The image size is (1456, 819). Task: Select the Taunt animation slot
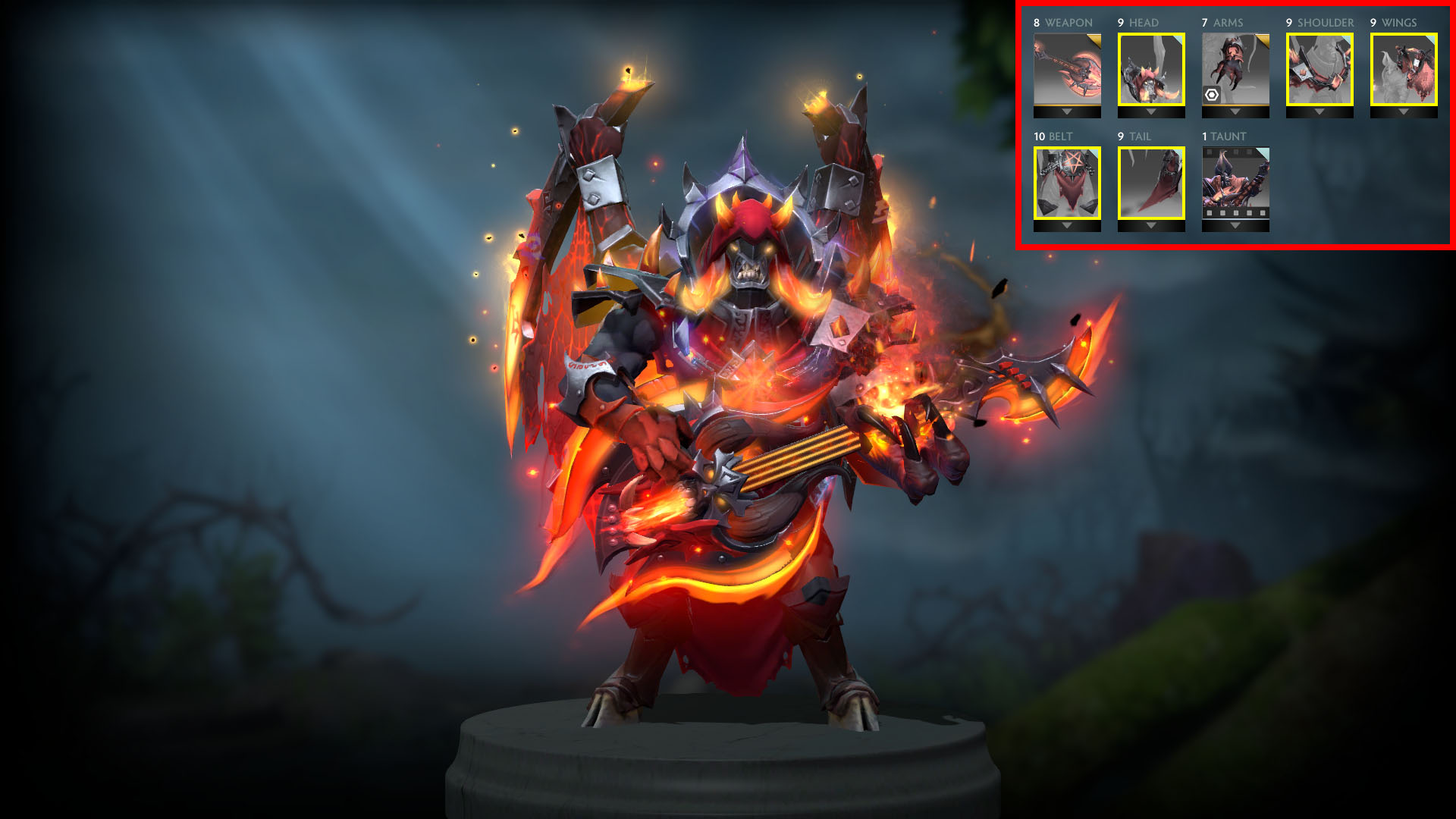click(1235, 183)
